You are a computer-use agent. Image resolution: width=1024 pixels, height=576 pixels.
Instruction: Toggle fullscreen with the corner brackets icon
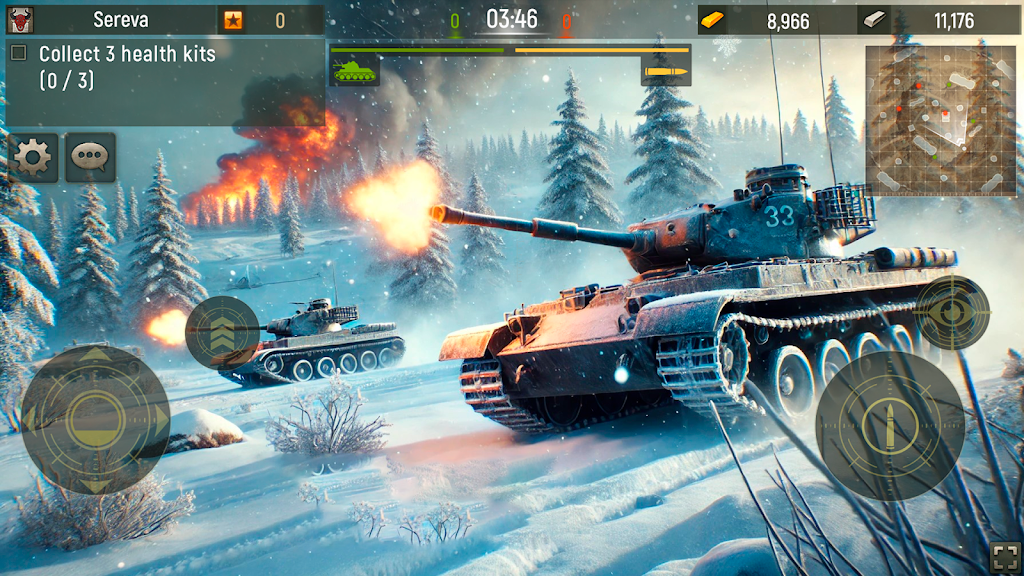point(1003,556)
